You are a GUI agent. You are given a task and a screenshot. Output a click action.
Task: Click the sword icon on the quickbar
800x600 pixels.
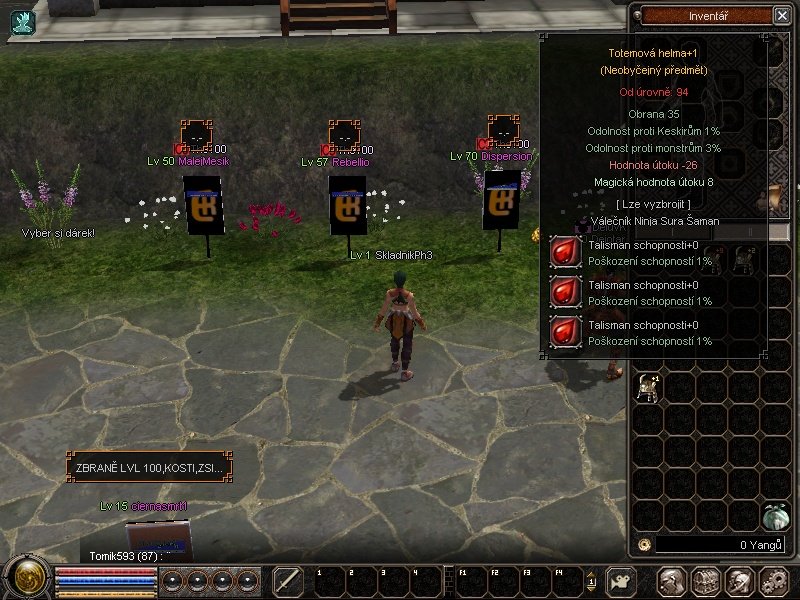[288, 581]
